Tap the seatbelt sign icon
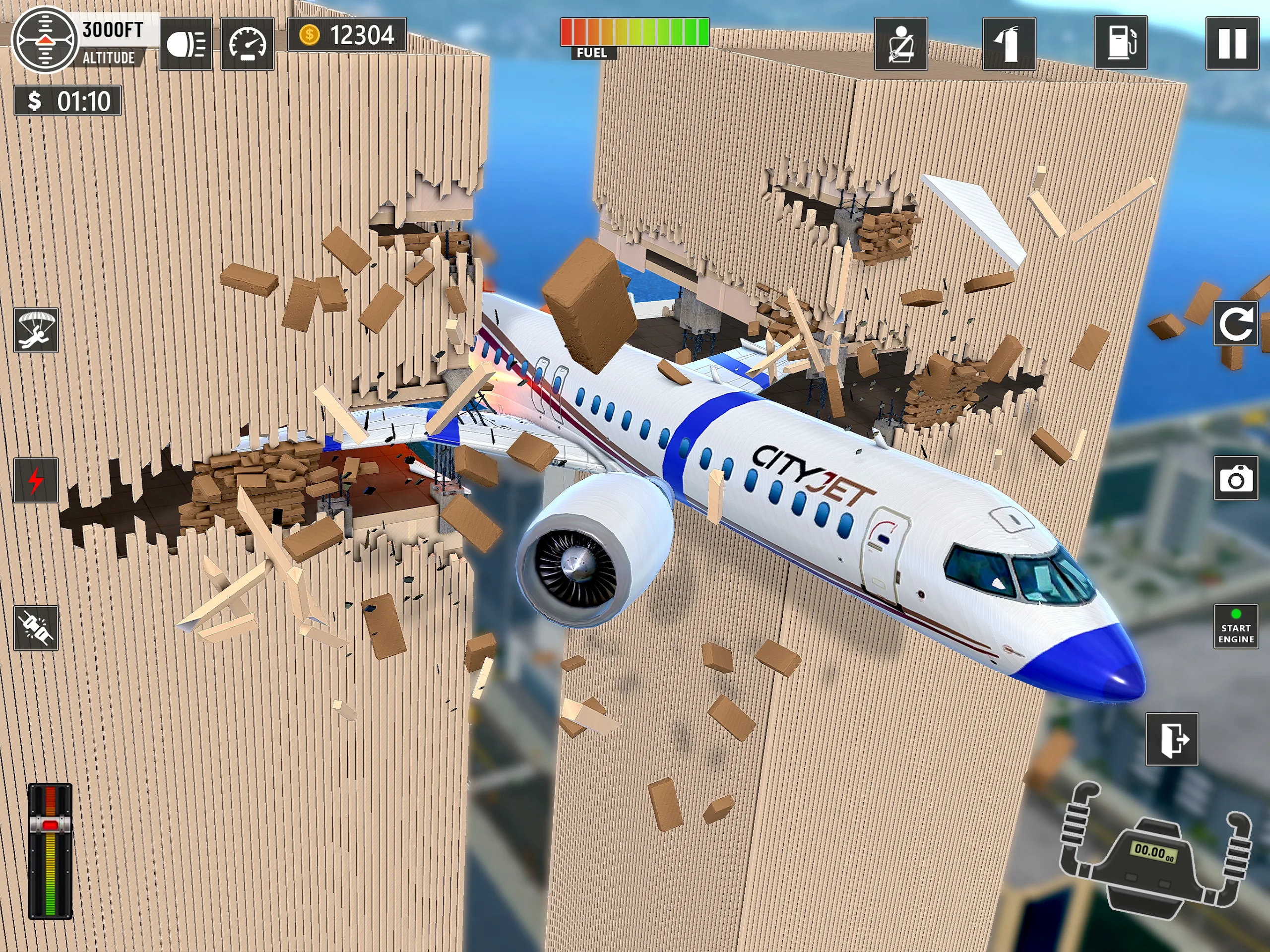 click(x=900, y=44)
